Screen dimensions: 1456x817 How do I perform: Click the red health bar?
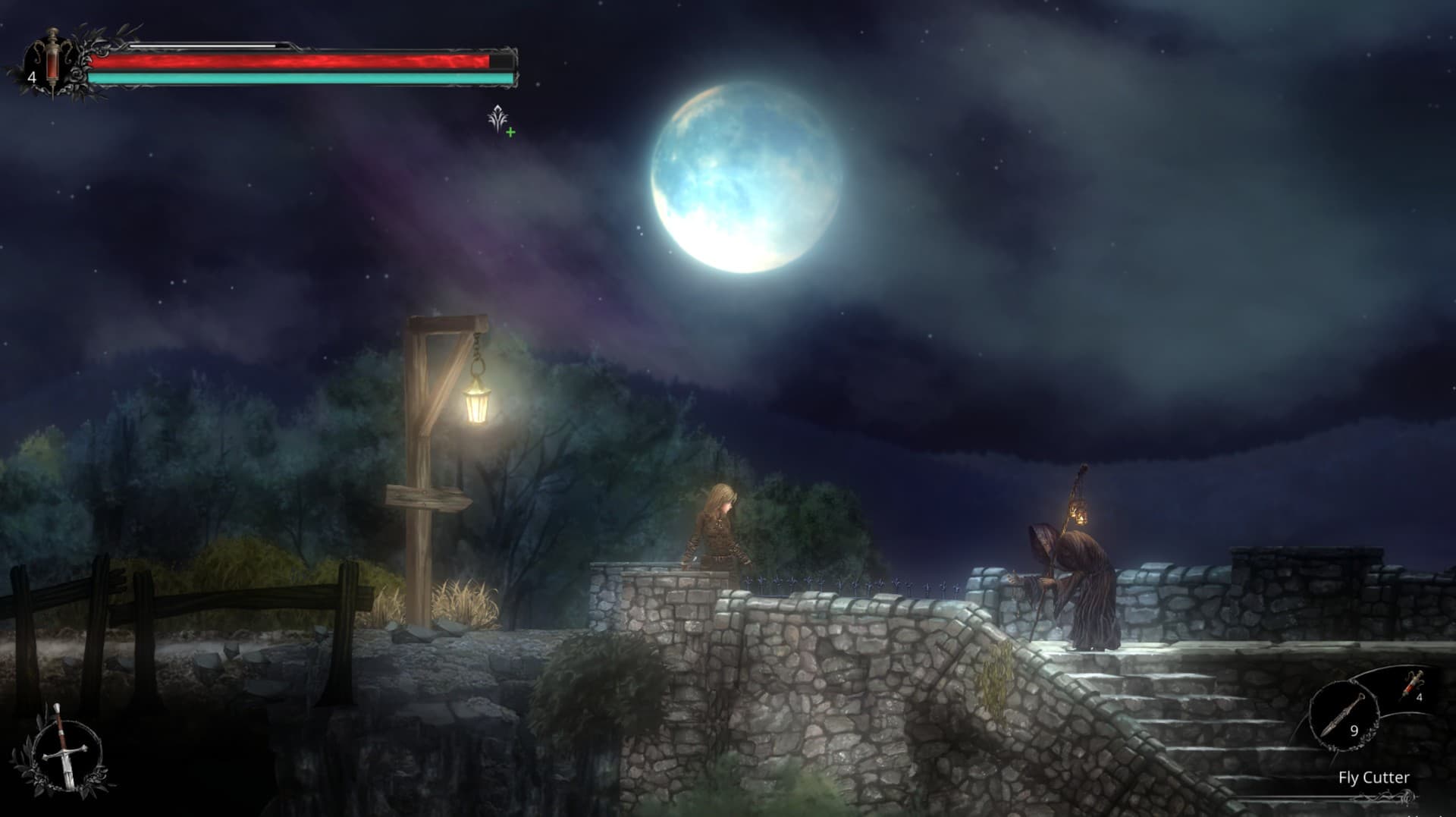click(303, 60)
